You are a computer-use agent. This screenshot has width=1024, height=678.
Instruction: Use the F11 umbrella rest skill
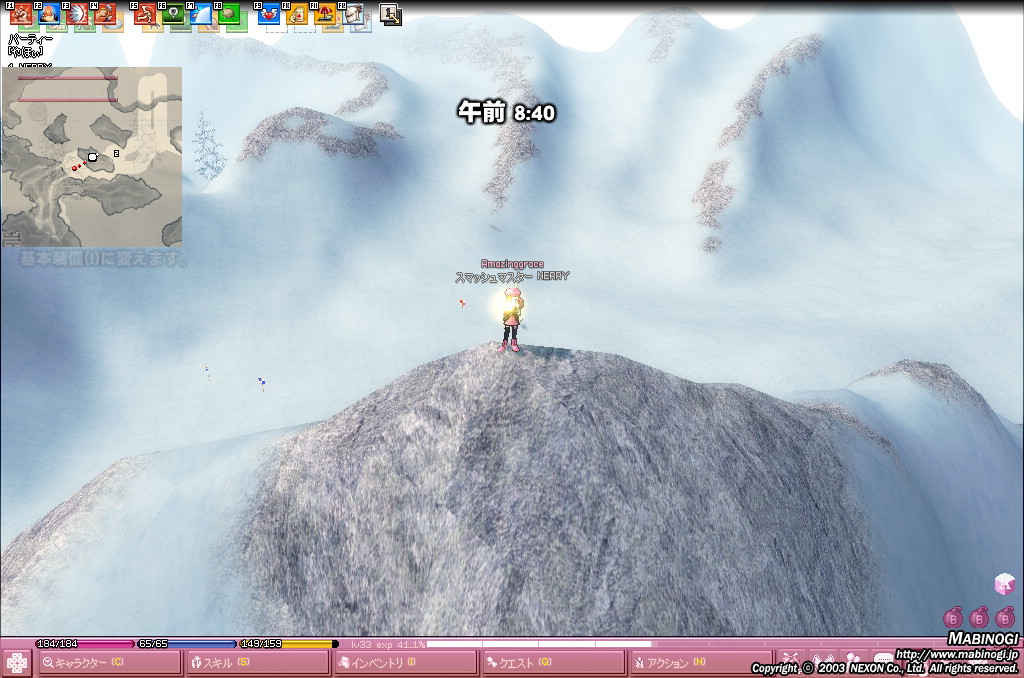325,14
